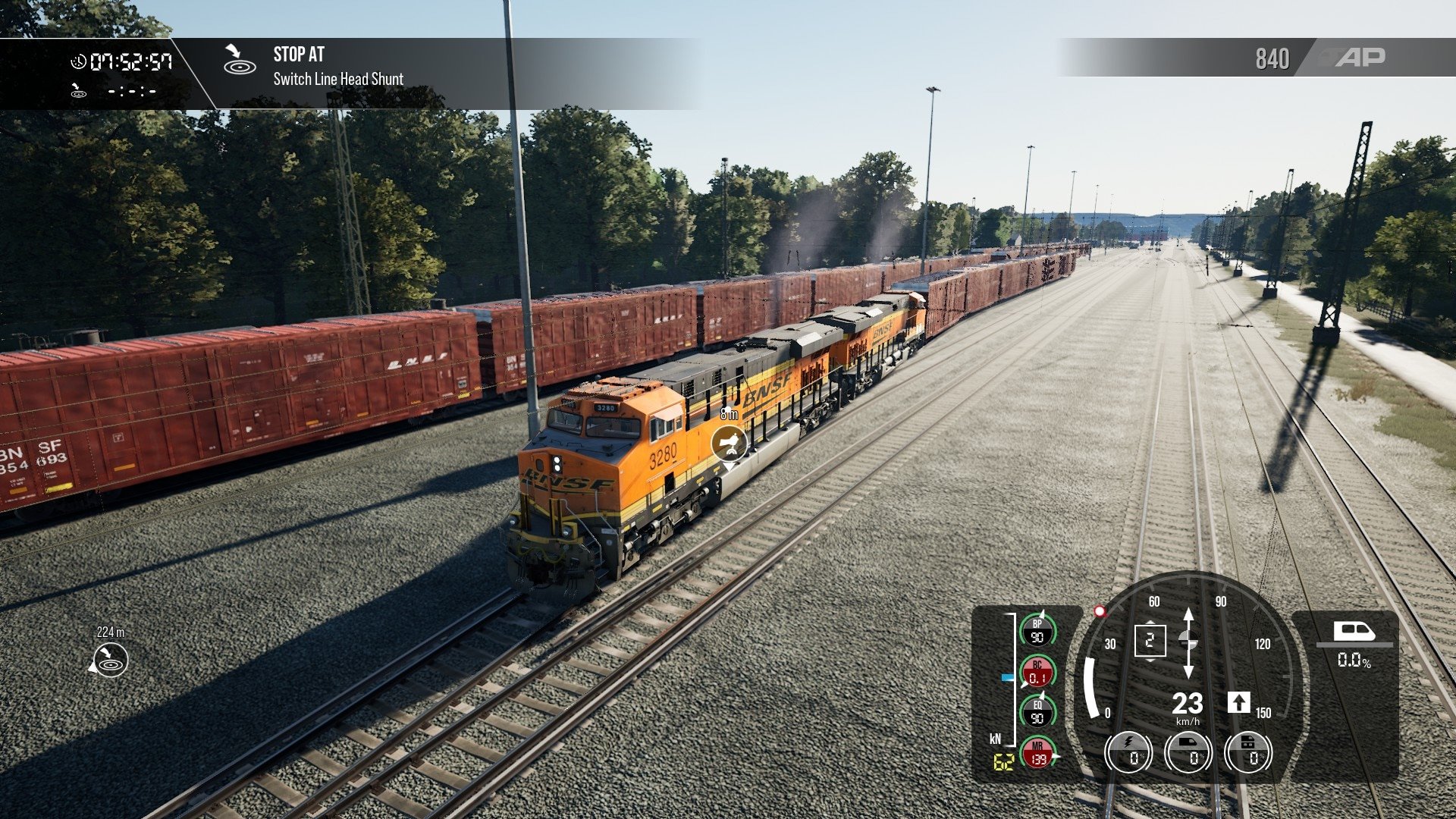Viewport: 1456px width, 819px height.
Task: Select the BP brake pipe gauge
Action: click(1037, 631)
